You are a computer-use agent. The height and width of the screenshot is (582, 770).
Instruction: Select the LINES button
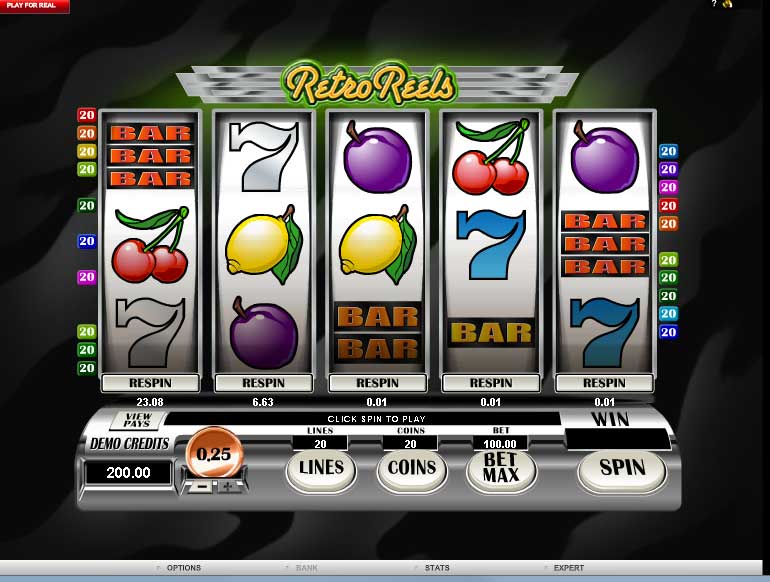click(321, 468)
